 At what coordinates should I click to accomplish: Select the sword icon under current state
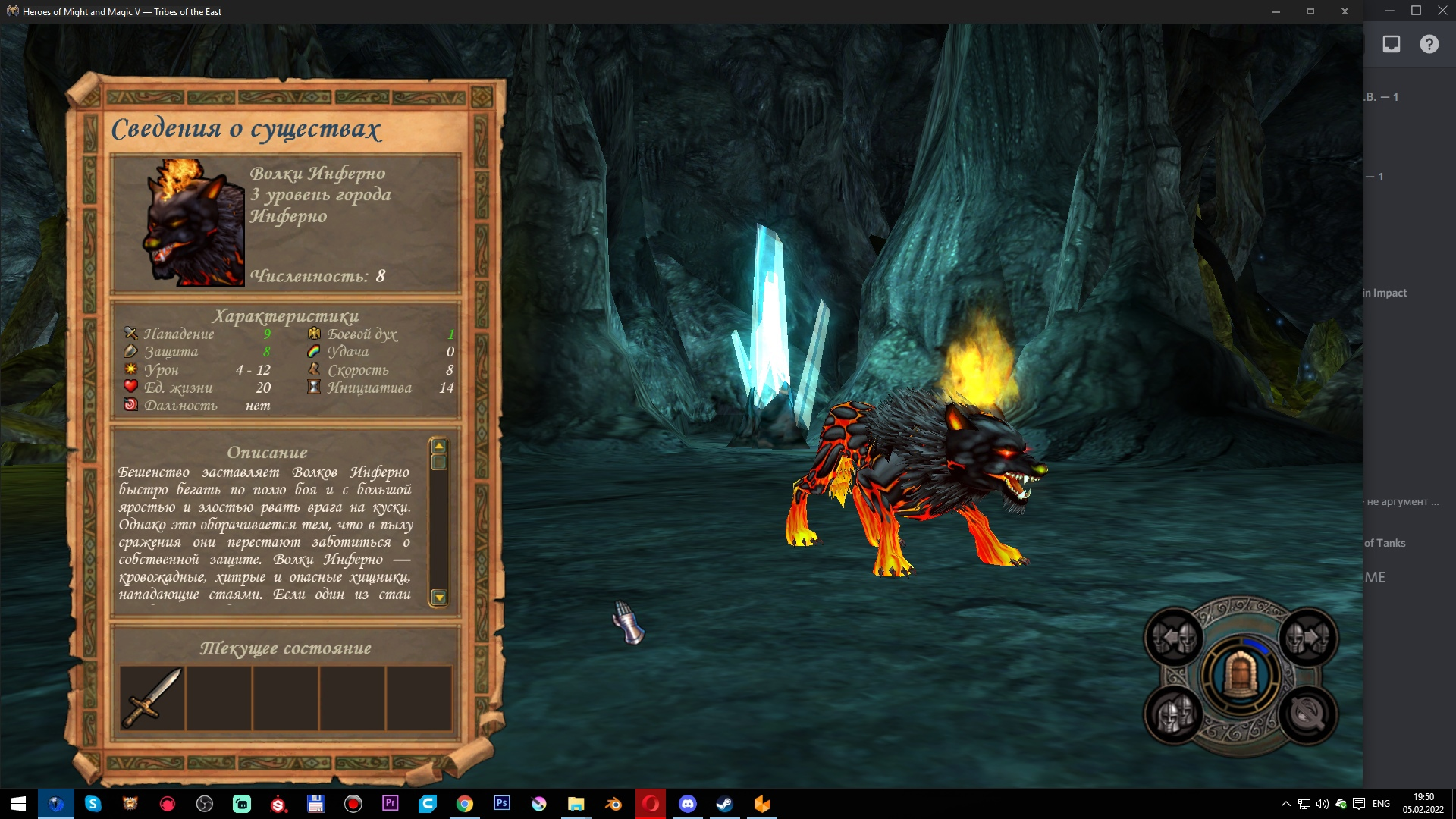click(152, 698)
